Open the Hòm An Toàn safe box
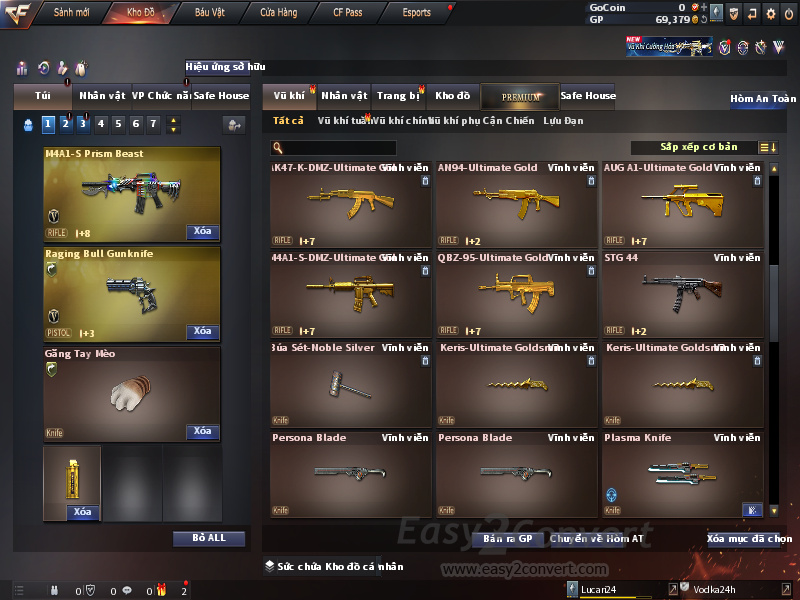Screen dimensions: 800x600 click(x=763, y=99)
